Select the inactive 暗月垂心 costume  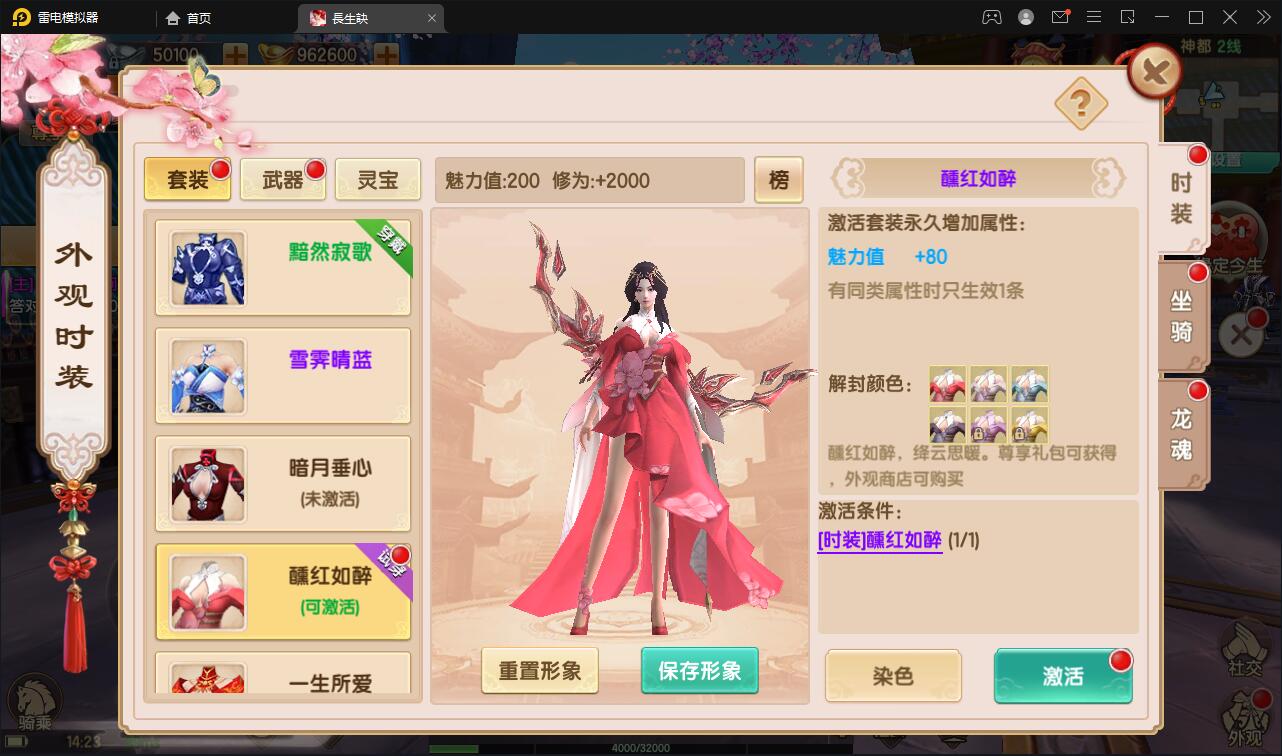(x=283, y=484)
